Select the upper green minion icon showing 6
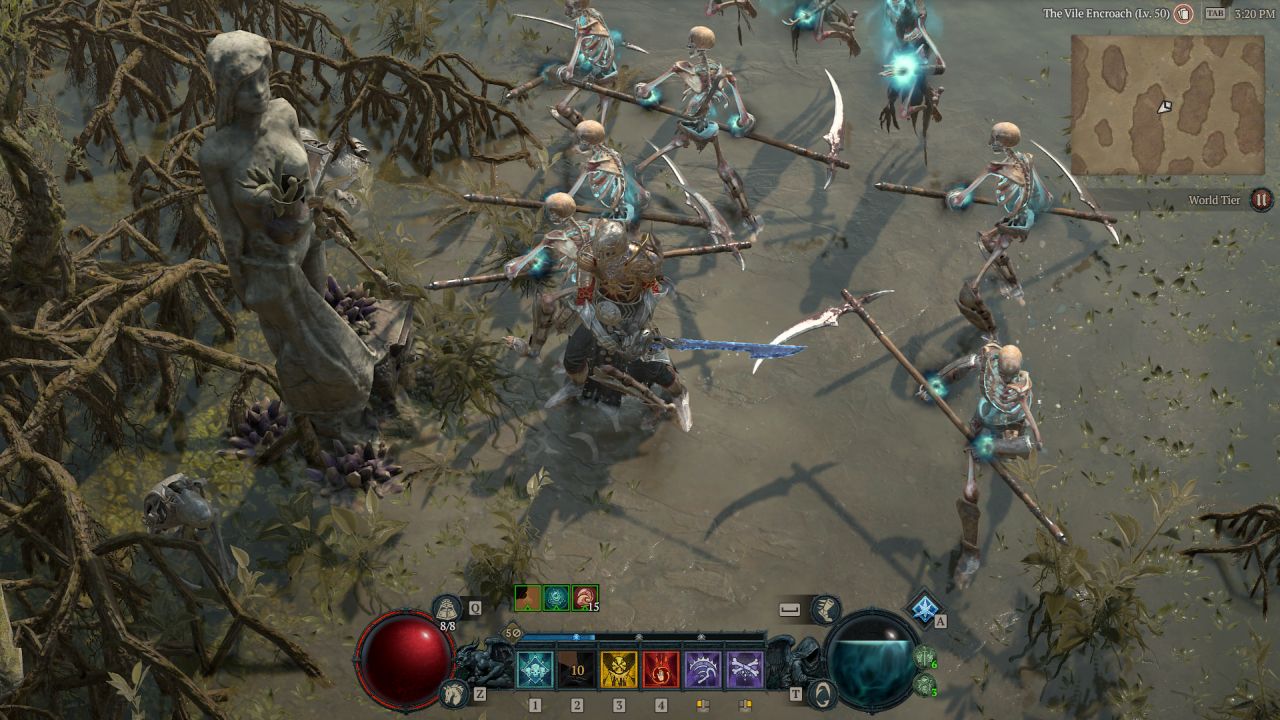This screenshot has height=720, width=1280. pyautogui.click(x=925, y=658)
